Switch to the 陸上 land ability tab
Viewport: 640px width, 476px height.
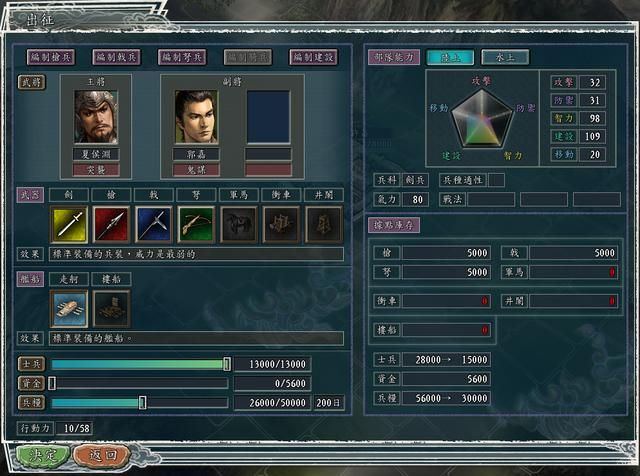click(450, 58)
